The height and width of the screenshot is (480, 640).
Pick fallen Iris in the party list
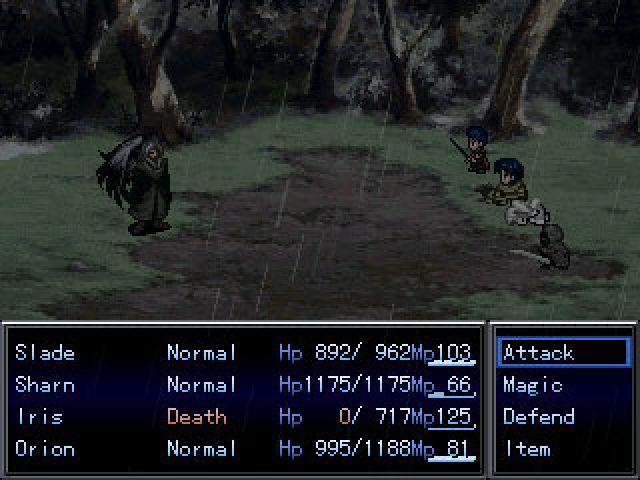click(40, 416)
